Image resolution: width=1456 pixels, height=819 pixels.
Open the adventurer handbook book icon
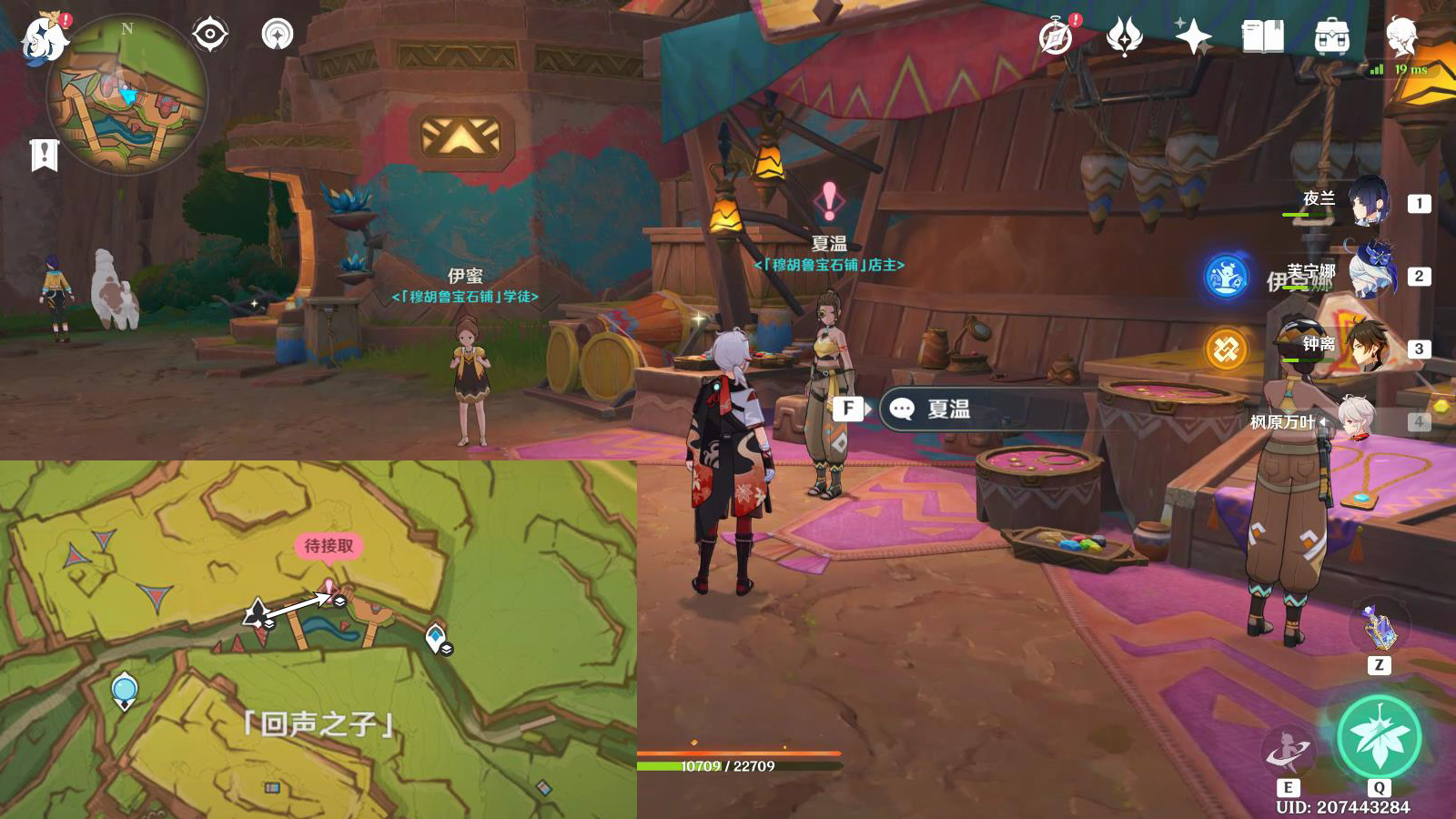point(1262,36)
